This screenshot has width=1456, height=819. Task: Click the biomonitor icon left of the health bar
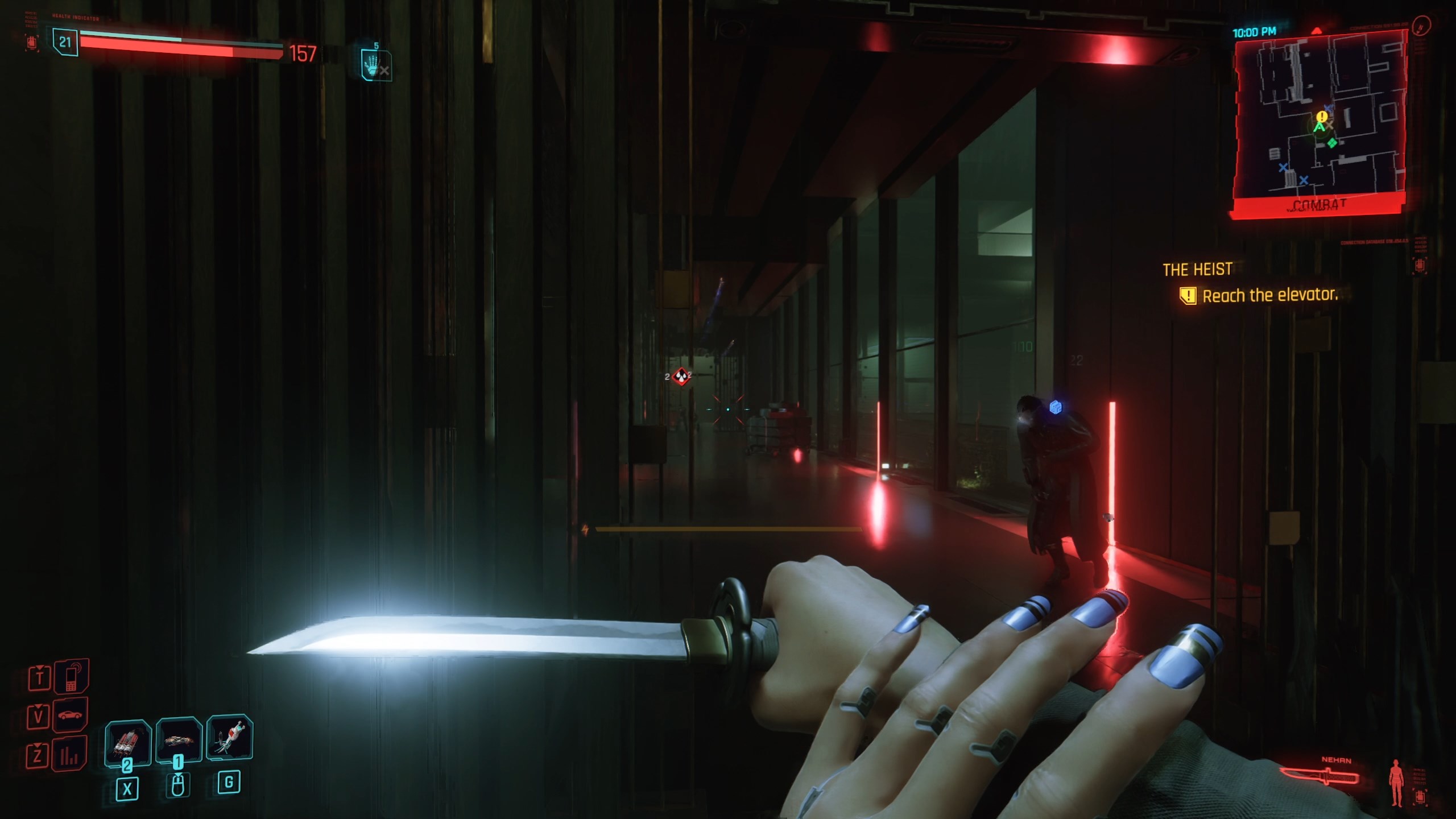(x=32, y=43)
